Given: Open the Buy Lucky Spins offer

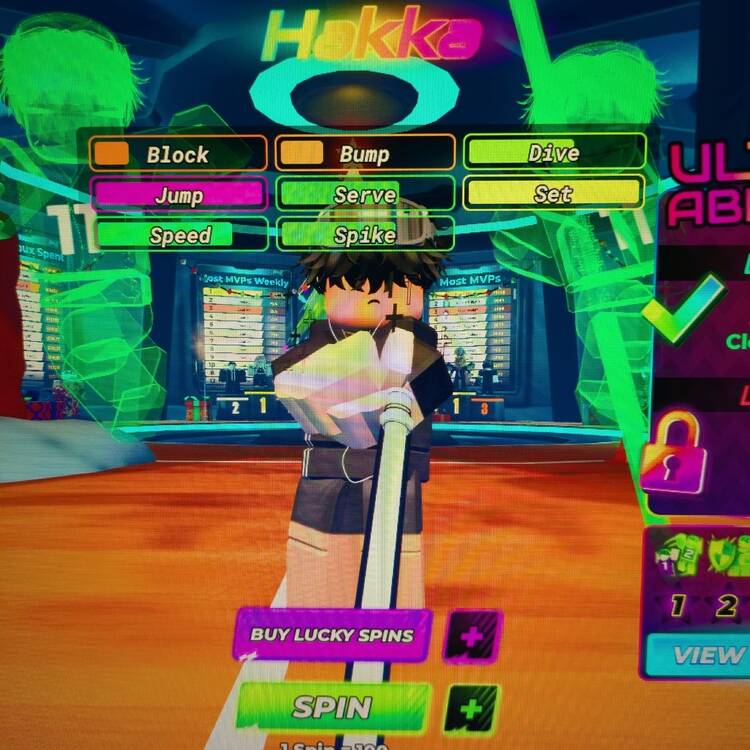Looking at the screenshot, I should 332,634.
